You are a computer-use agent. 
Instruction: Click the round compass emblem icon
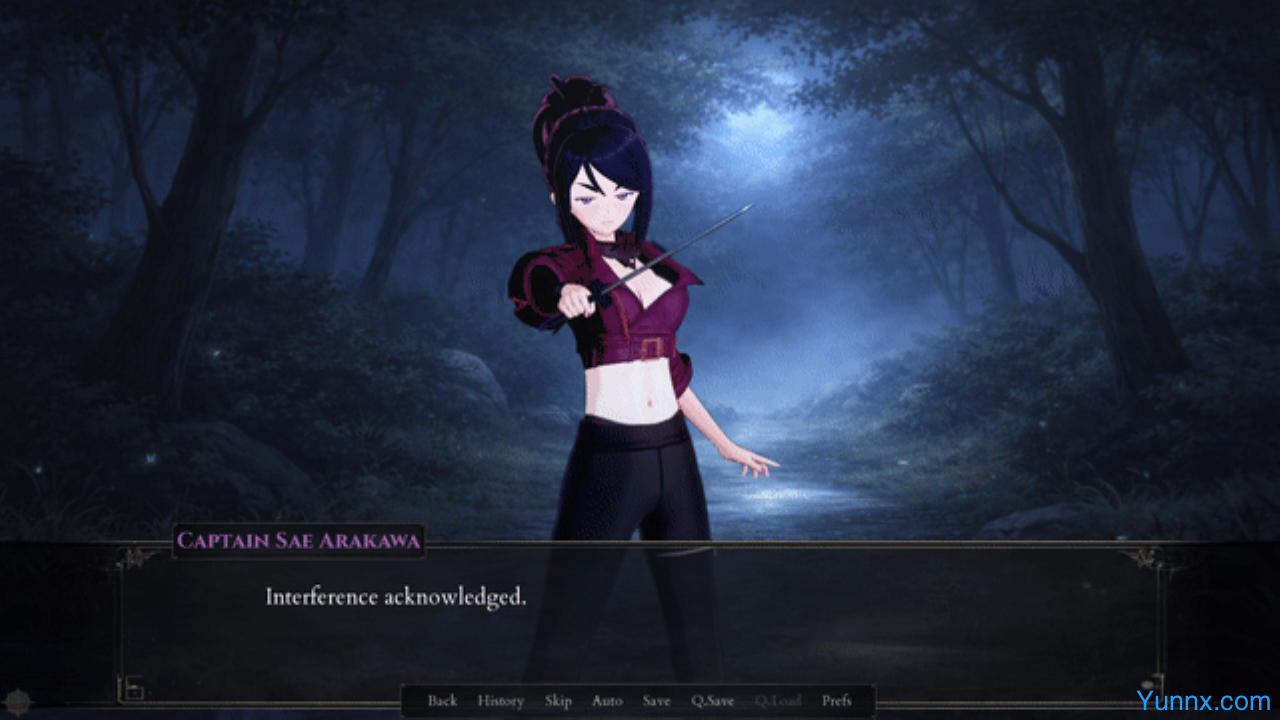coord(17,701)
